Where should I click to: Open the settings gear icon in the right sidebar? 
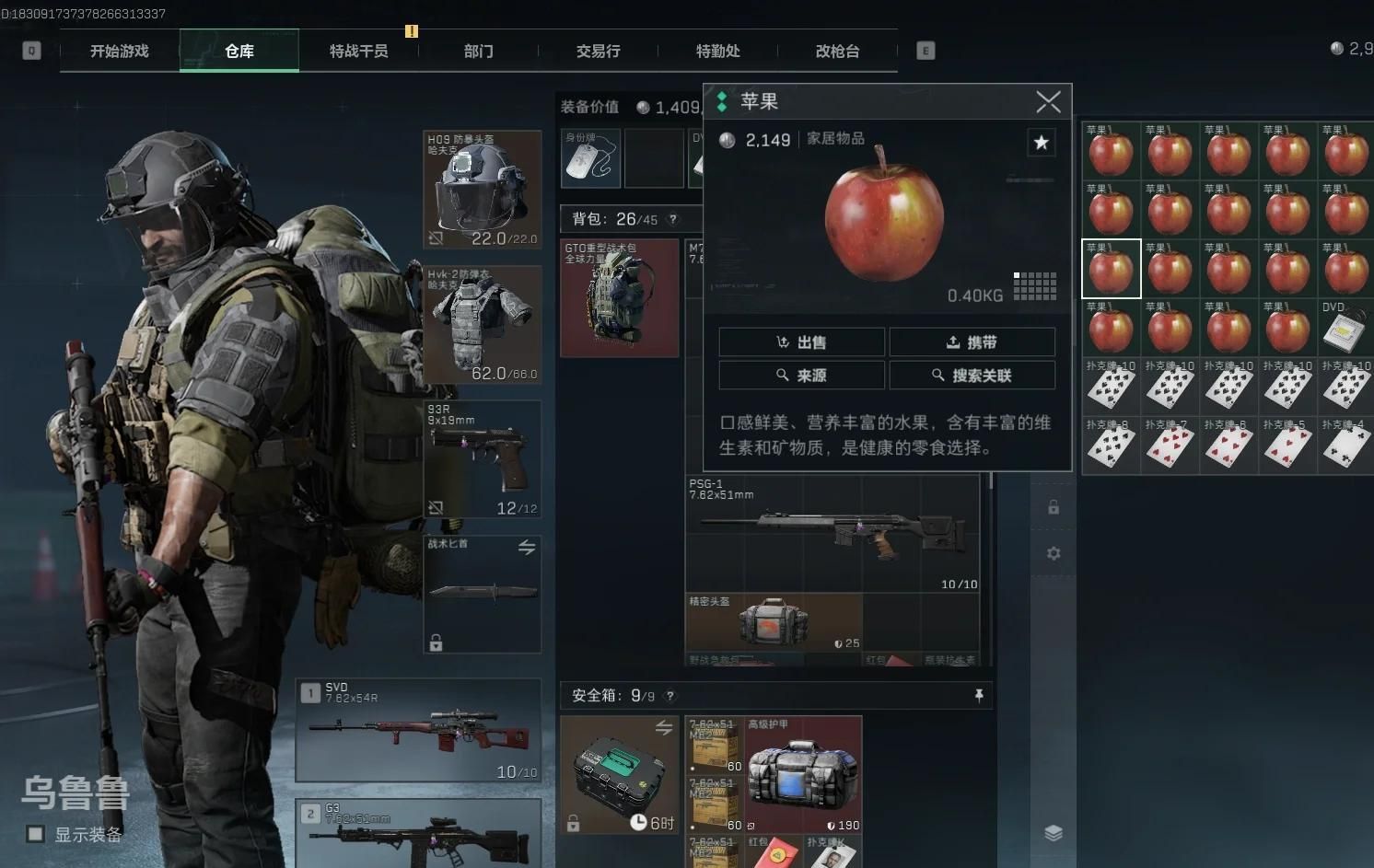[1053, 553]
